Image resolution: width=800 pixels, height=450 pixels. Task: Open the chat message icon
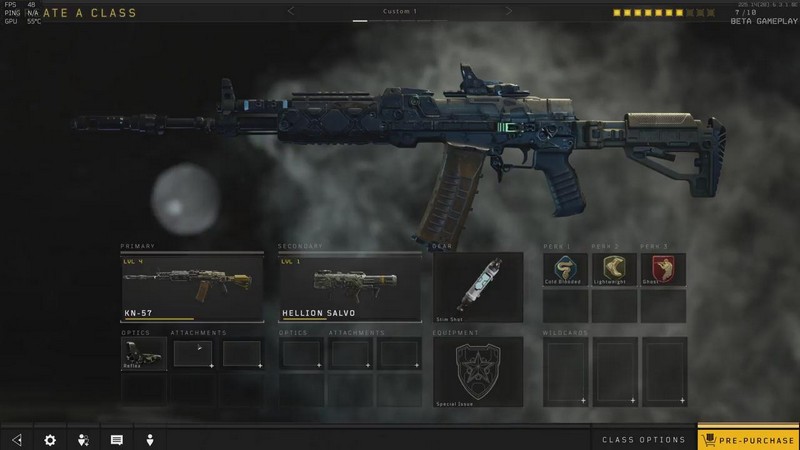click(x=116, y=439)
